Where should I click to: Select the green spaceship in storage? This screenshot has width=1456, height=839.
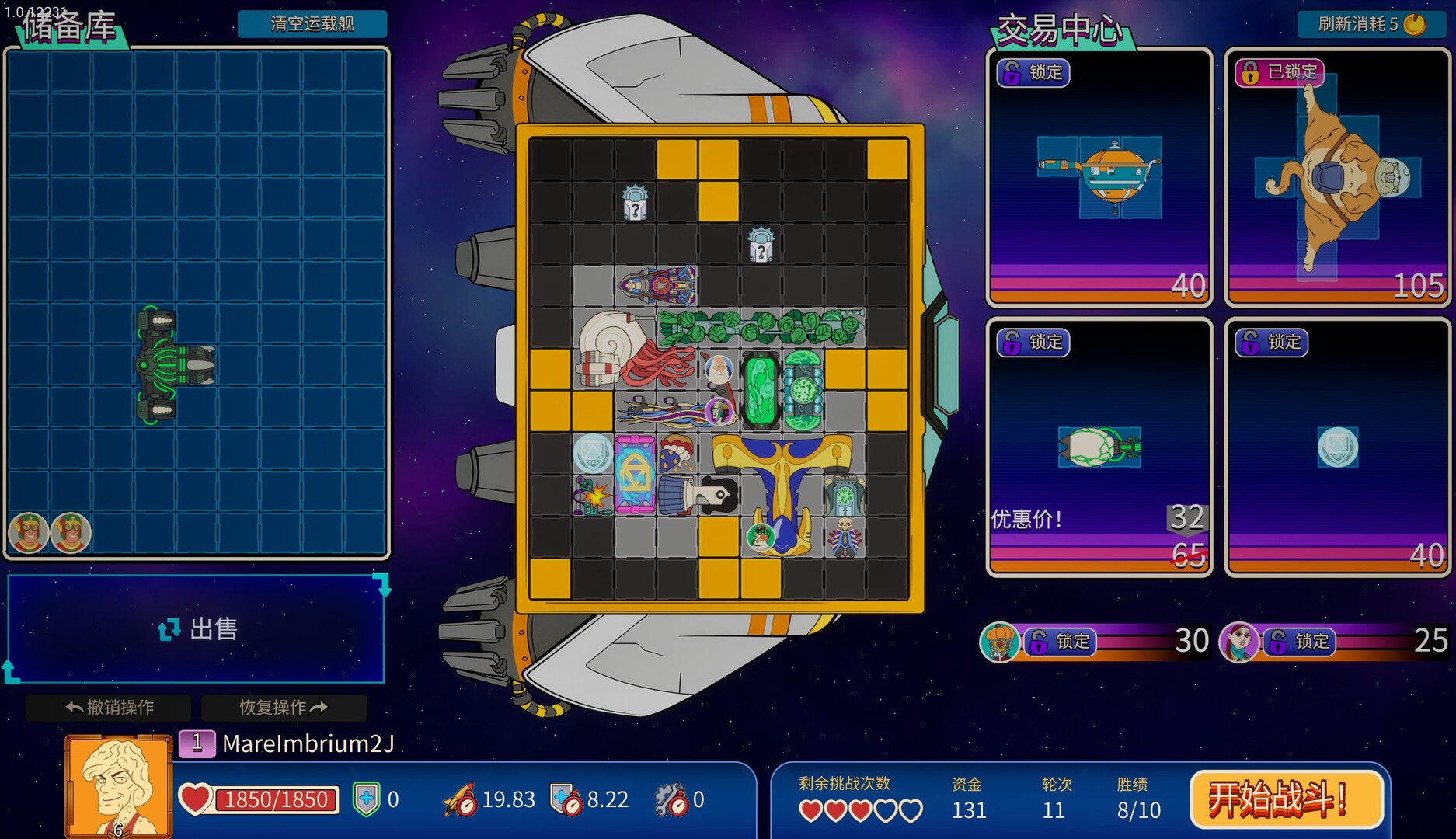click(x=172, y=364)
